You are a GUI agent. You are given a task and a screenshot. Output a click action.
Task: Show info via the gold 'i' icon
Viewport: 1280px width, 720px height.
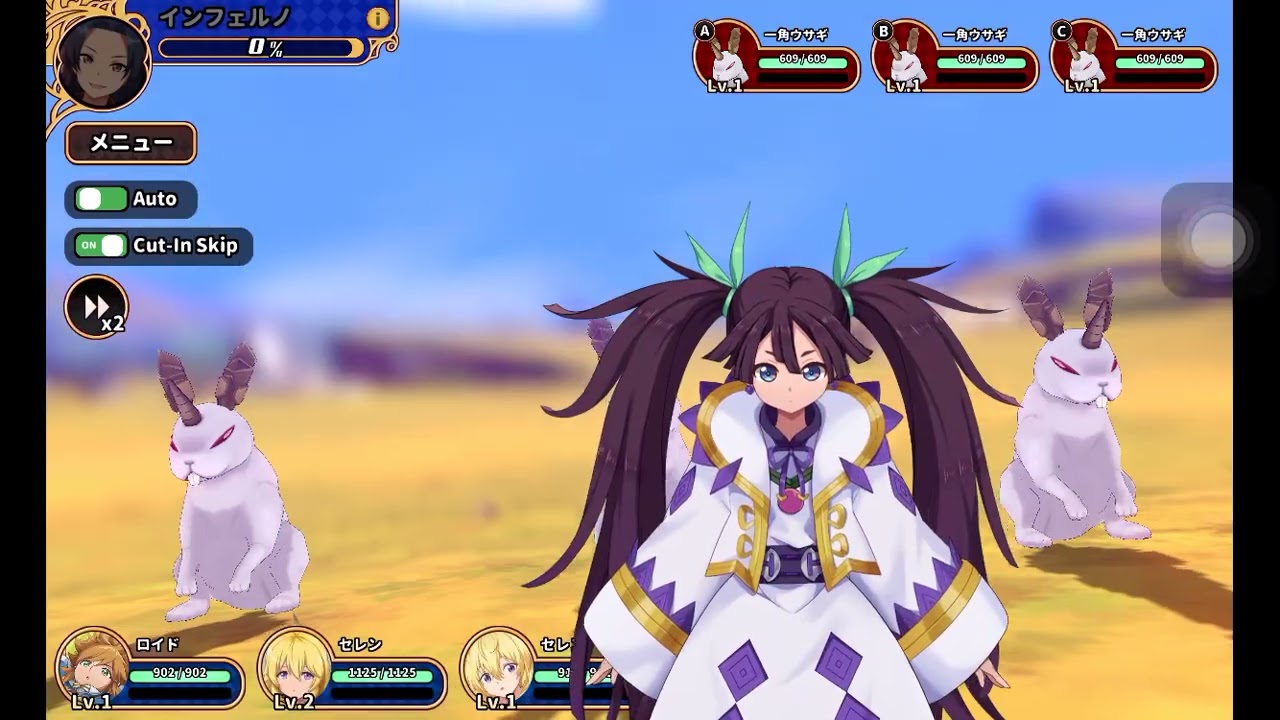pos(378,18)
